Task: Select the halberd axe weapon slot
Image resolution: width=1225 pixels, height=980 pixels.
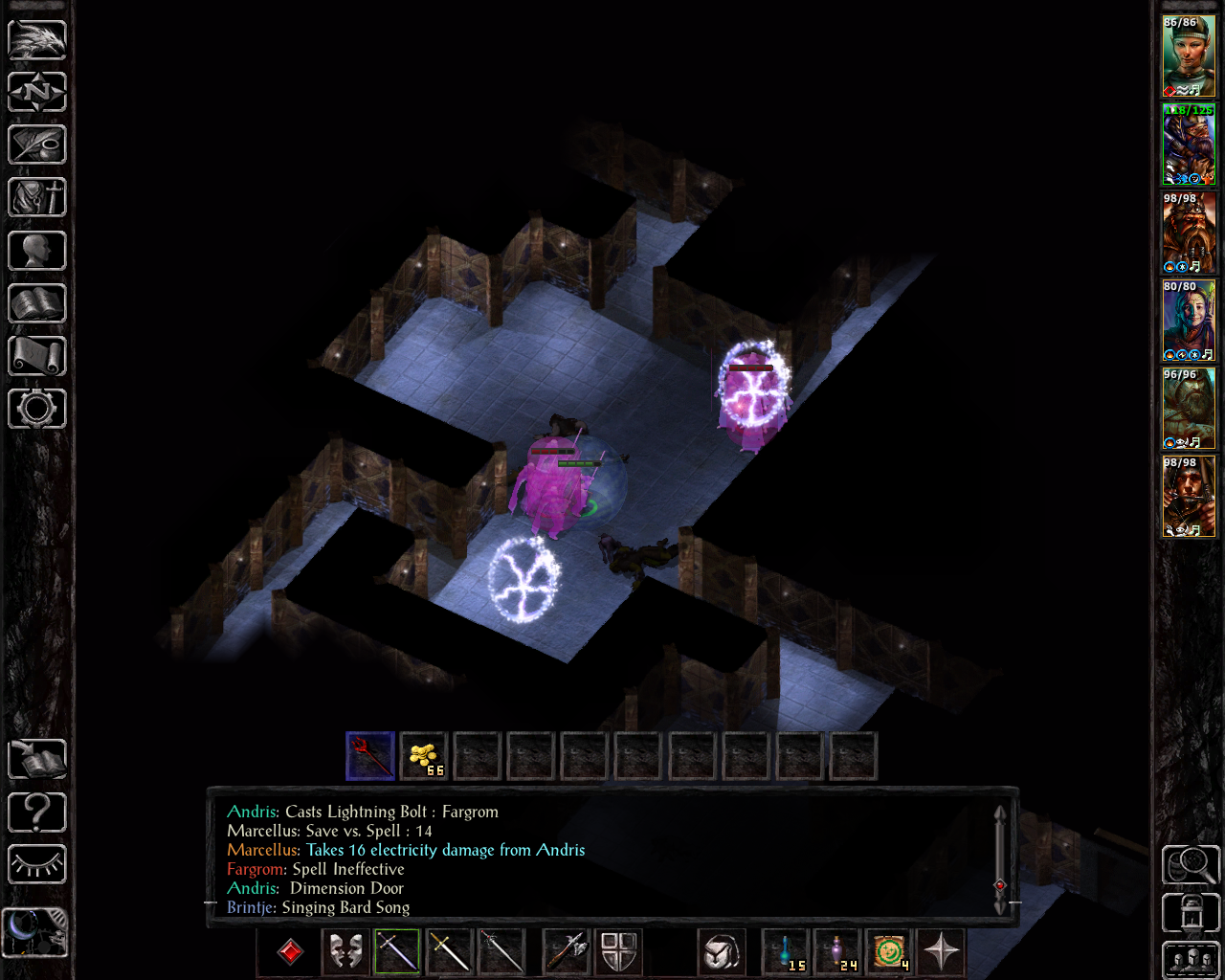Action: 567,952
